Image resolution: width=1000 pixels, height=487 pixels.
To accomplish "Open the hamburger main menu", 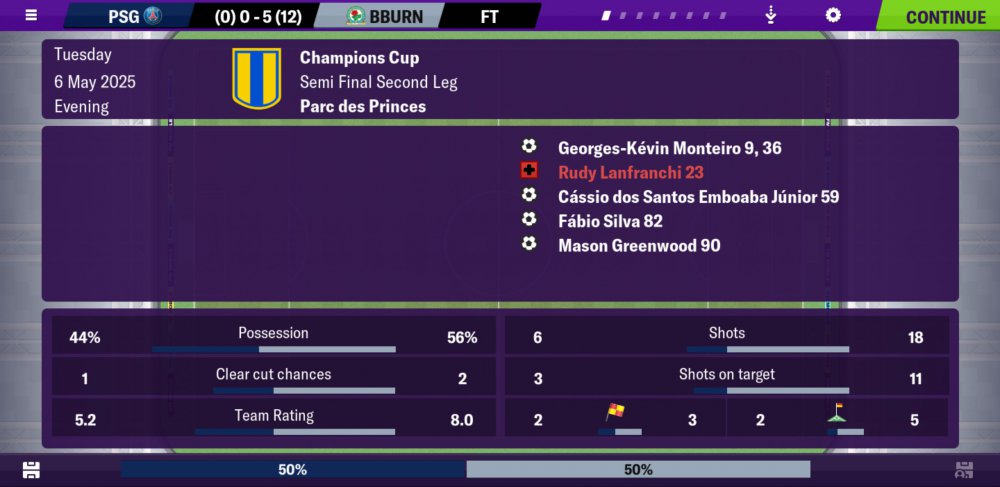I will point(31,15).
